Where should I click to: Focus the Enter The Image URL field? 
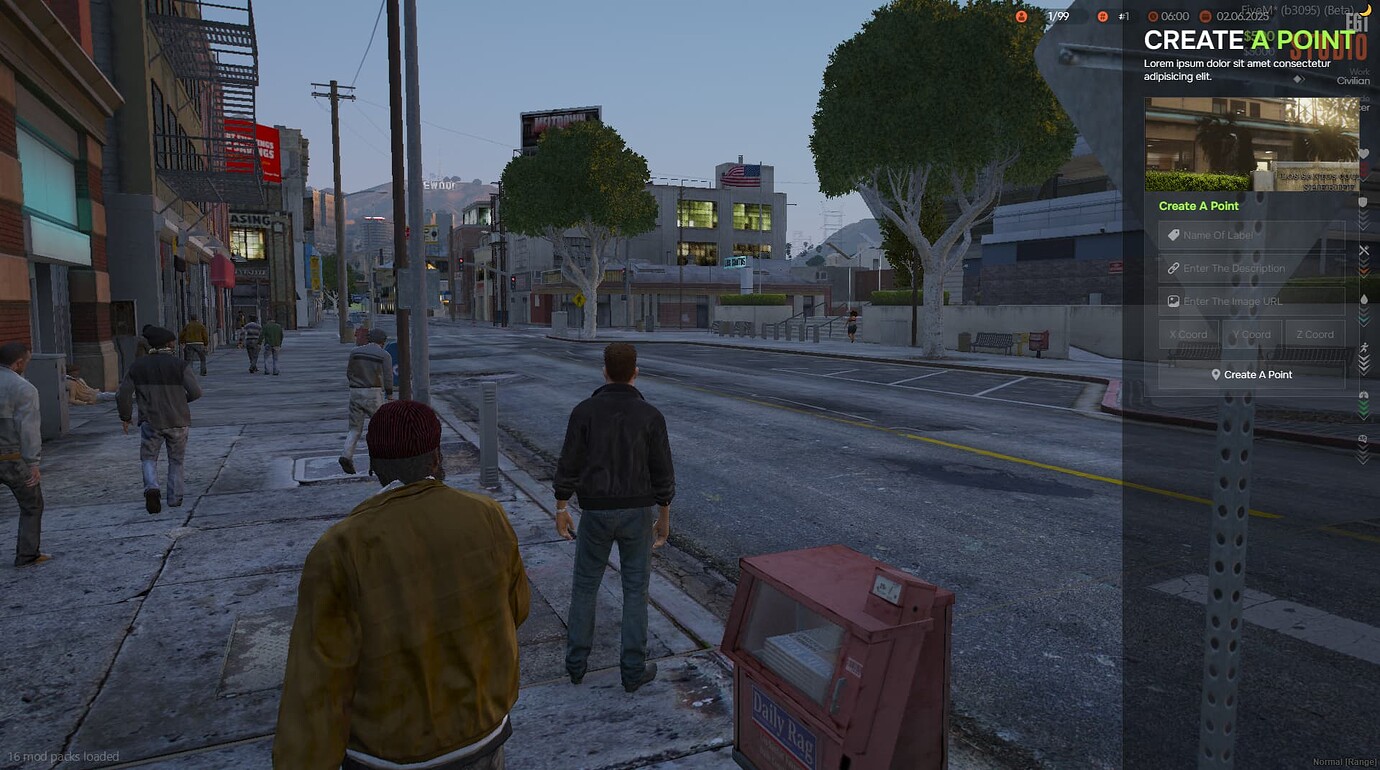tap(1252, 301)
